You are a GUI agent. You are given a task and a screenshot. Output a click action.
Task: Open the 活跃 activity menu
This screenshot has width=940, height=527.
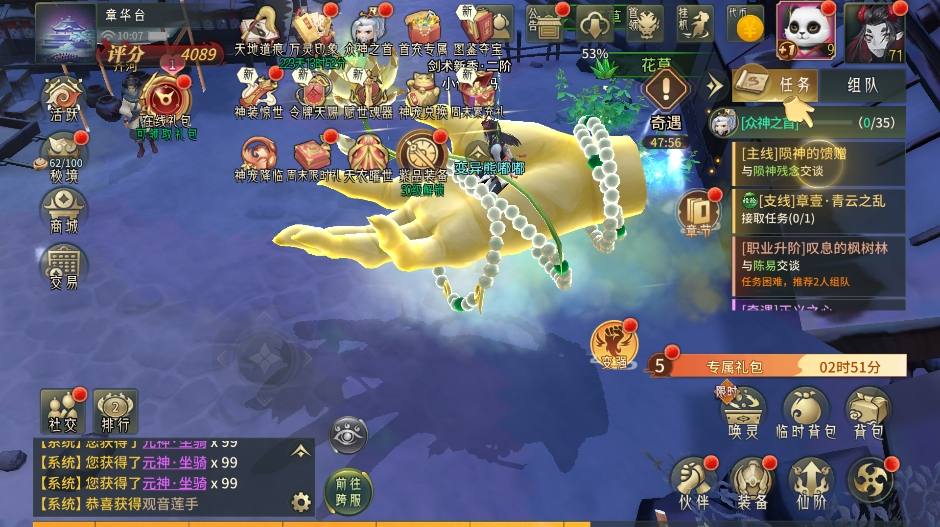coord(64,99)
